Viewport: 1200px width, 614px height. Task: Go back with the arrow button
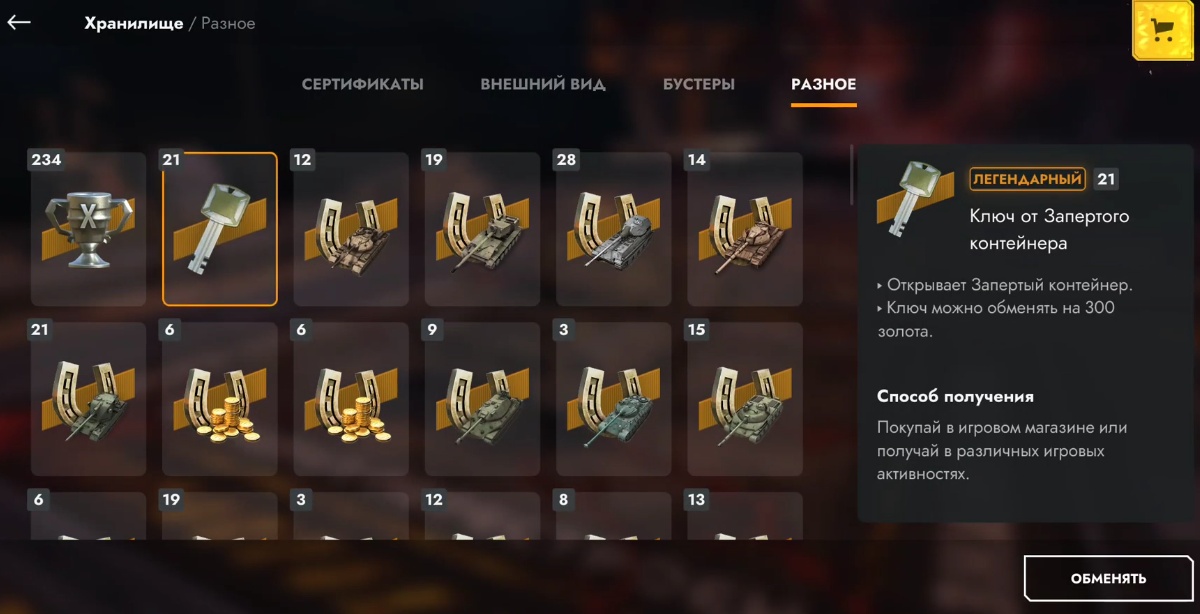(x=19, y=22)
